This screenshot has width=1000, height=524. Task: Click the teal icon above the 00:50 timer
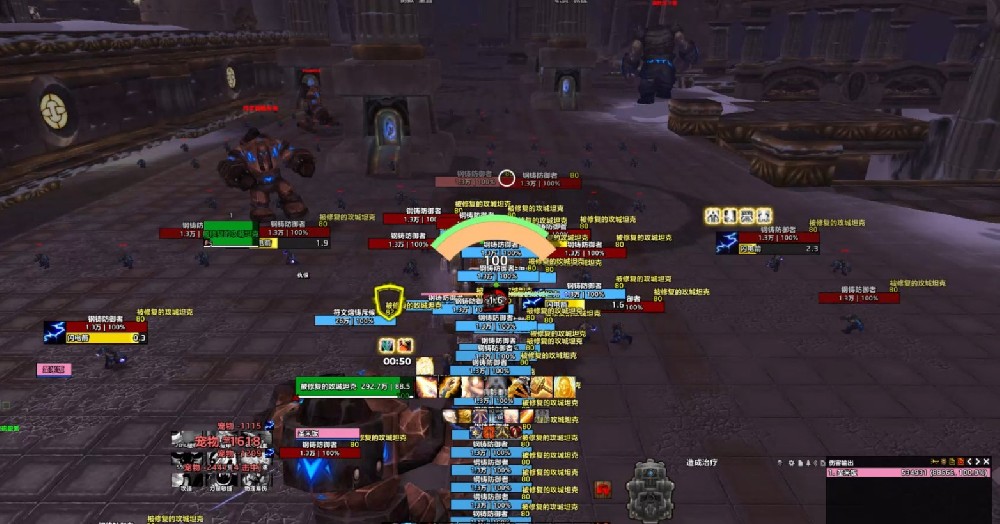388,345
